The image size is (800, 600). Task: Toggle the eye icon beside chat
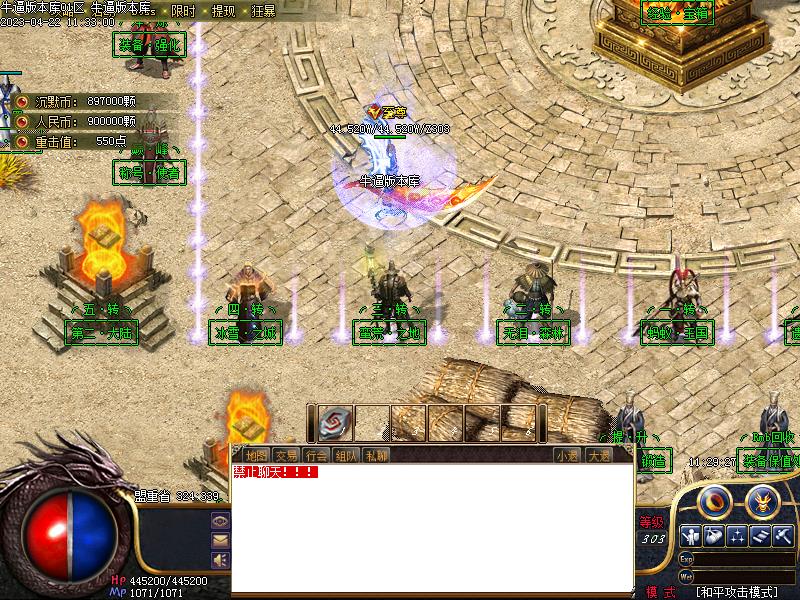(x=220, y=521)
